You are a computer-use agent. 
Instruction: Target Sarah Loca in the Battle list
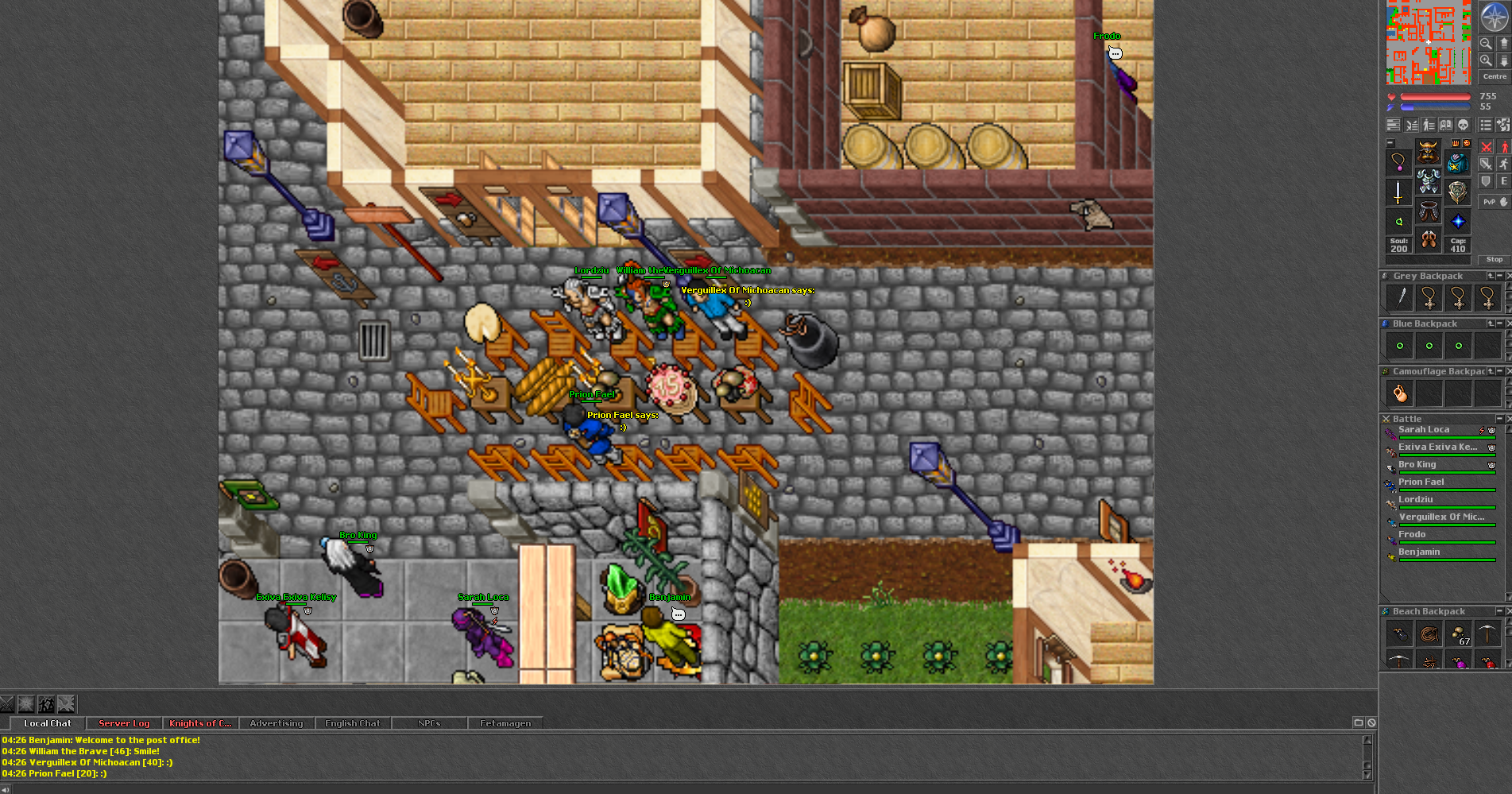[x=1424, y=430]
